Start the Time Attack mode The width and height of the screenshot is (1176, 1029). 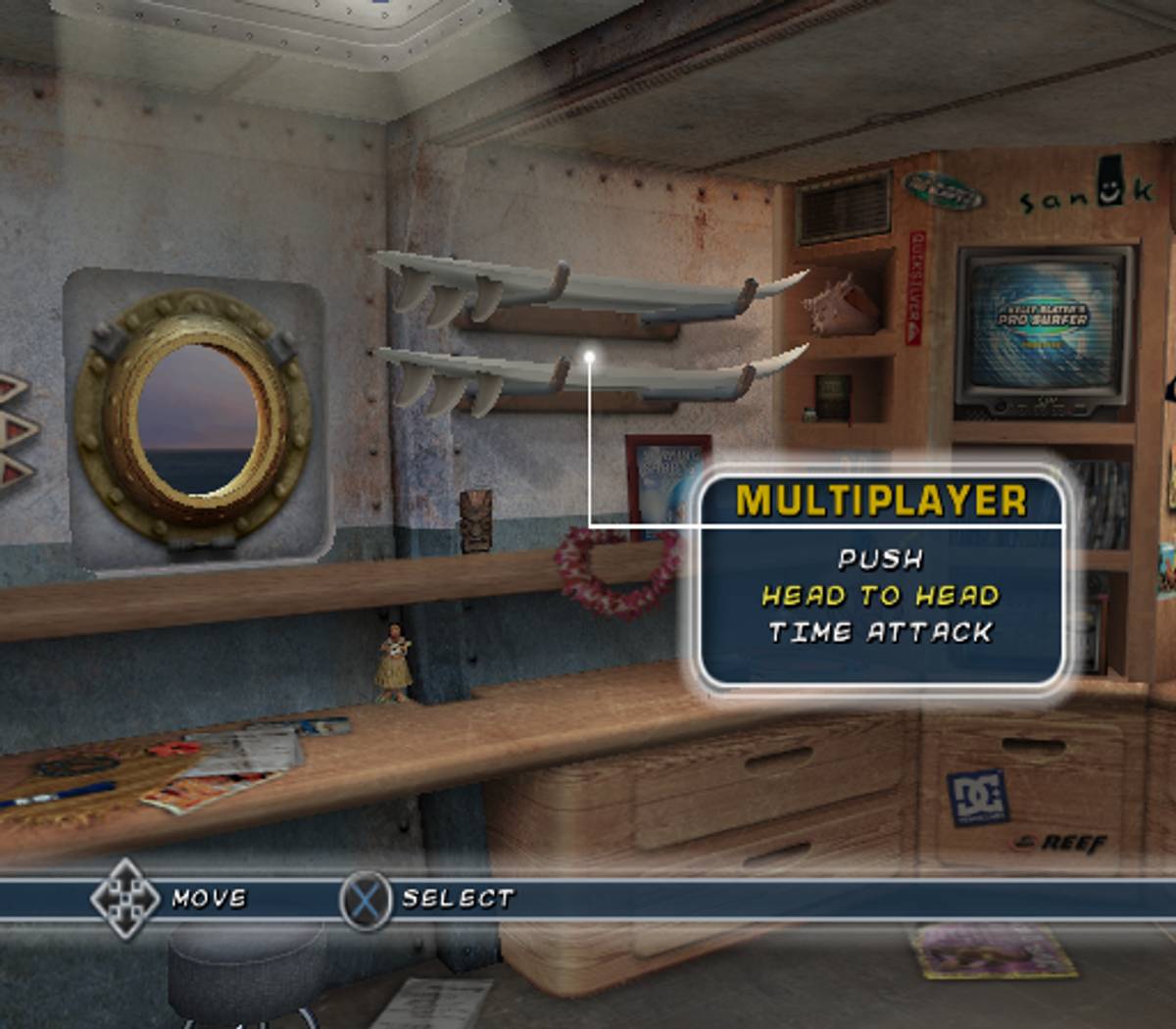pos(880,633)
